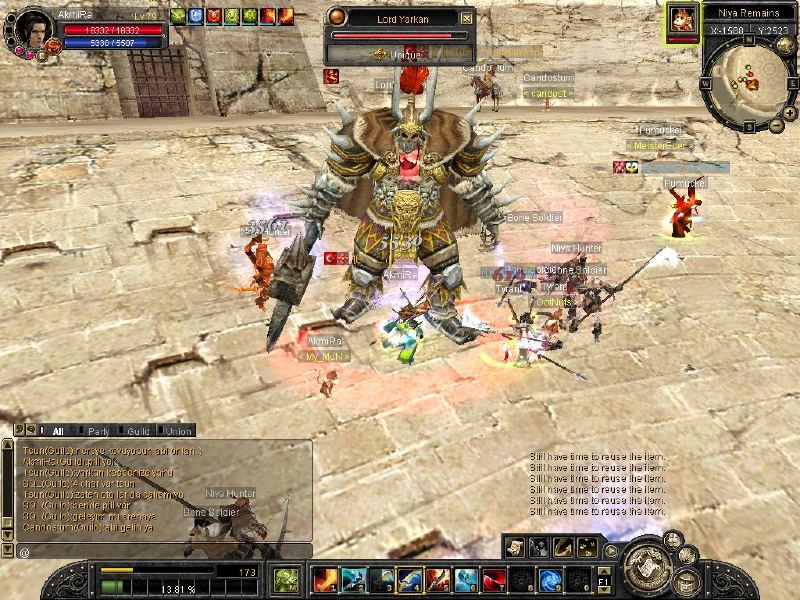Open the scroll icon above the hotbar

(x=515, y=546)
